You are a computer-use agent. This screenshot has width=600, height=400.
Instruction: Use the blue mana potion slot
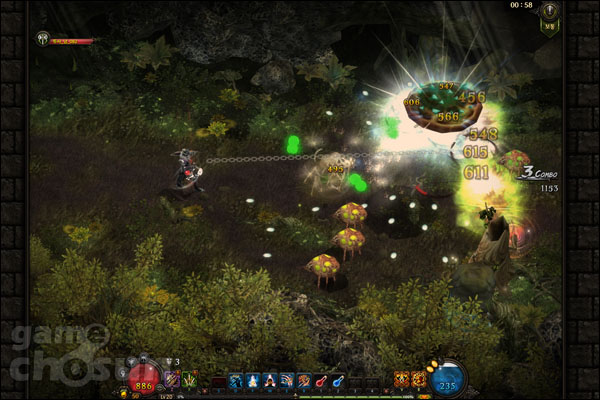(x=340, y=380)
